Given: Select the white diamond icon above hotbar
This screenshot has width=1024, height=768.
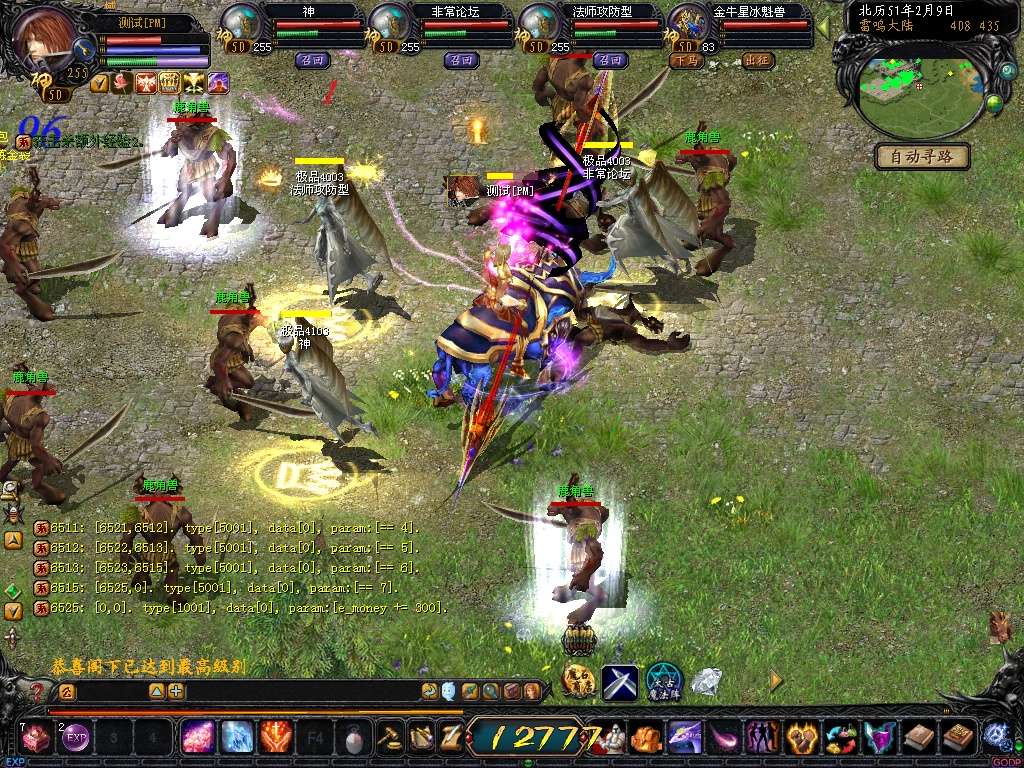Looking at the screenshot, I should [x=707, y=682].
